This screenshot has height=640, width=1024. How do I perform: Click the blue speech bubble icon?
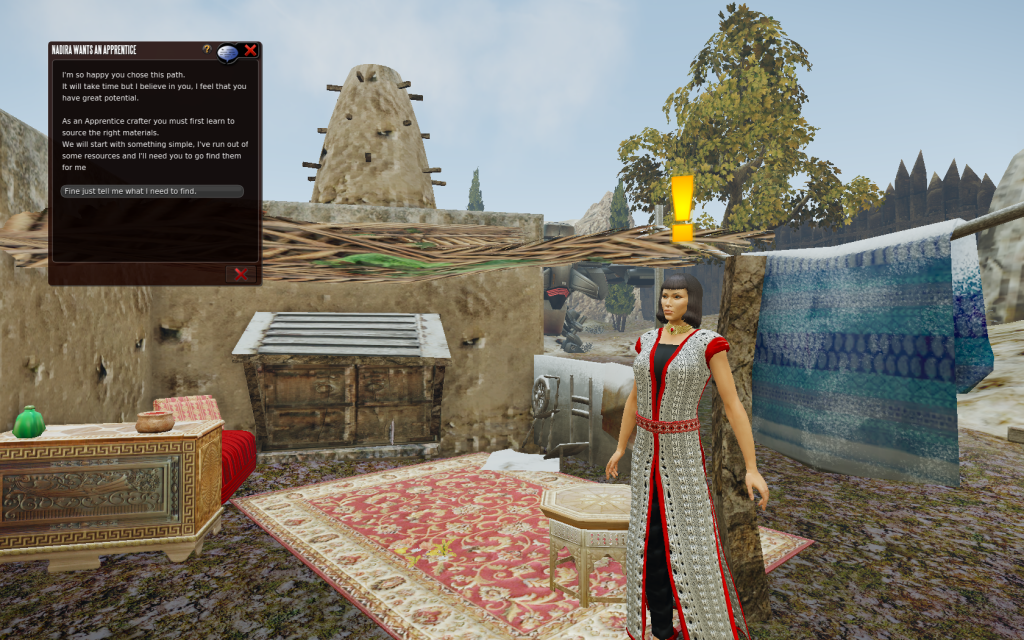tap(227, 52)
